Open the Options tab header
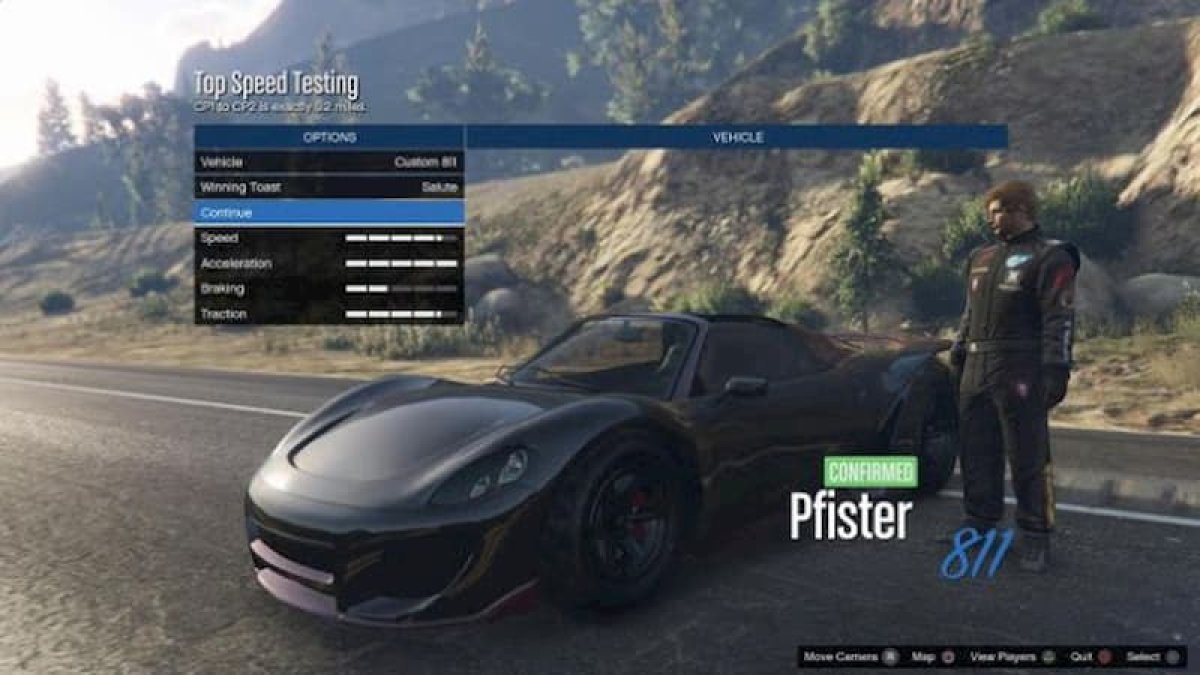This screenshot has width=1200, height=675. [x=329, y=137]
